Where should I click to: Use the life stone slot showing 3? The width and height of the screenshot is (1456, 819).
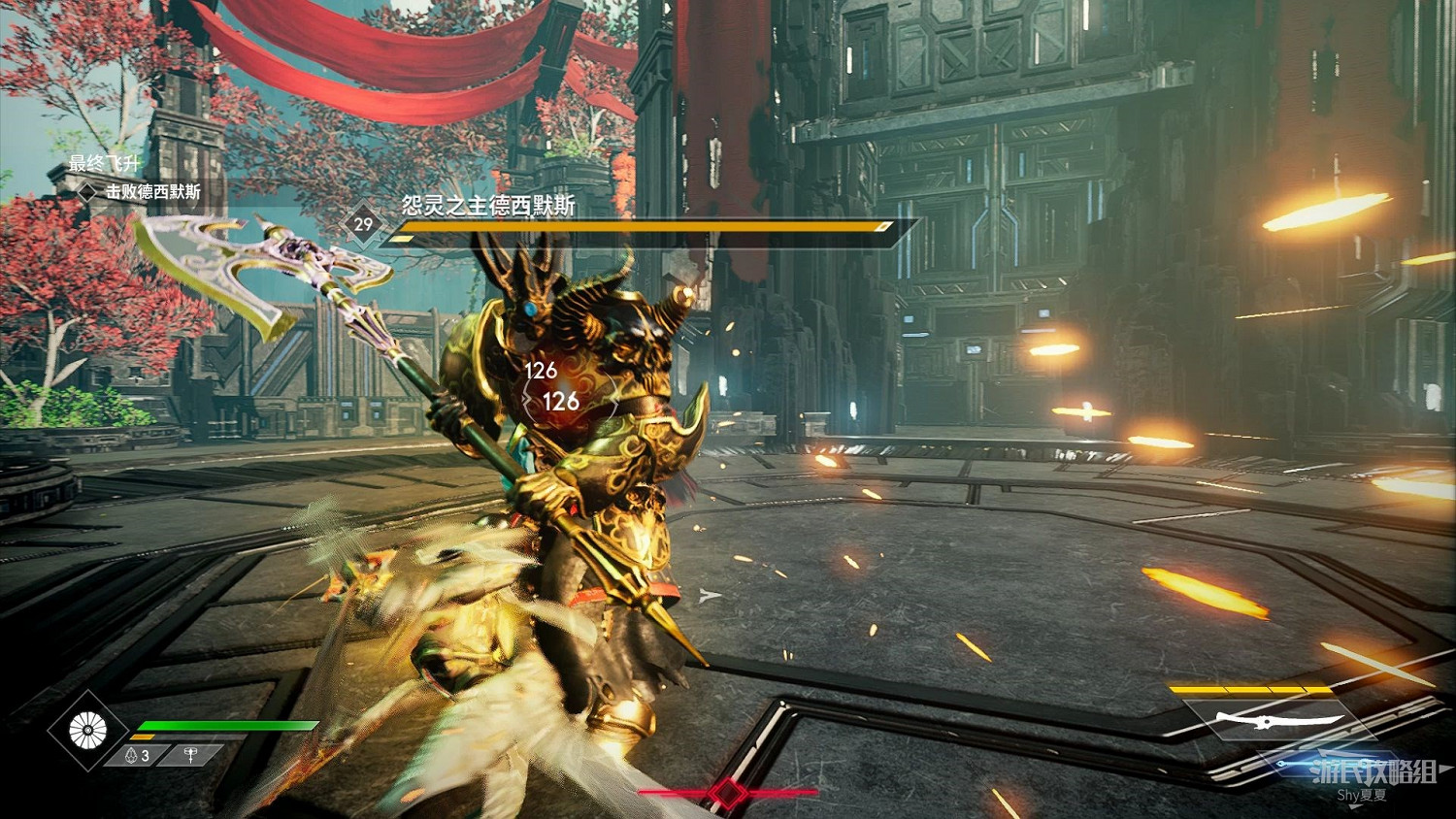pos(137,755)
